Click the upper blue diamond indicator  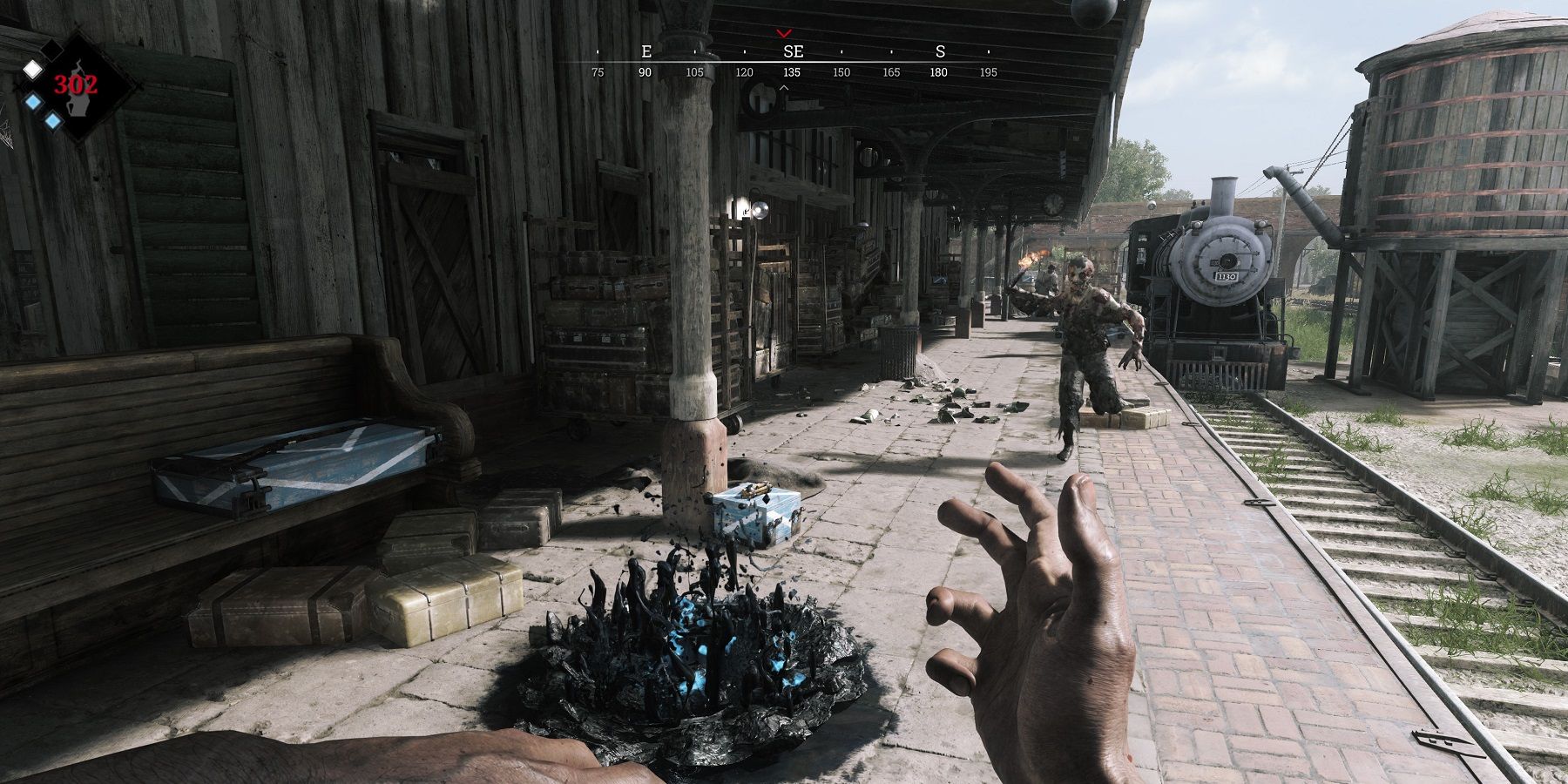(32, 101)
